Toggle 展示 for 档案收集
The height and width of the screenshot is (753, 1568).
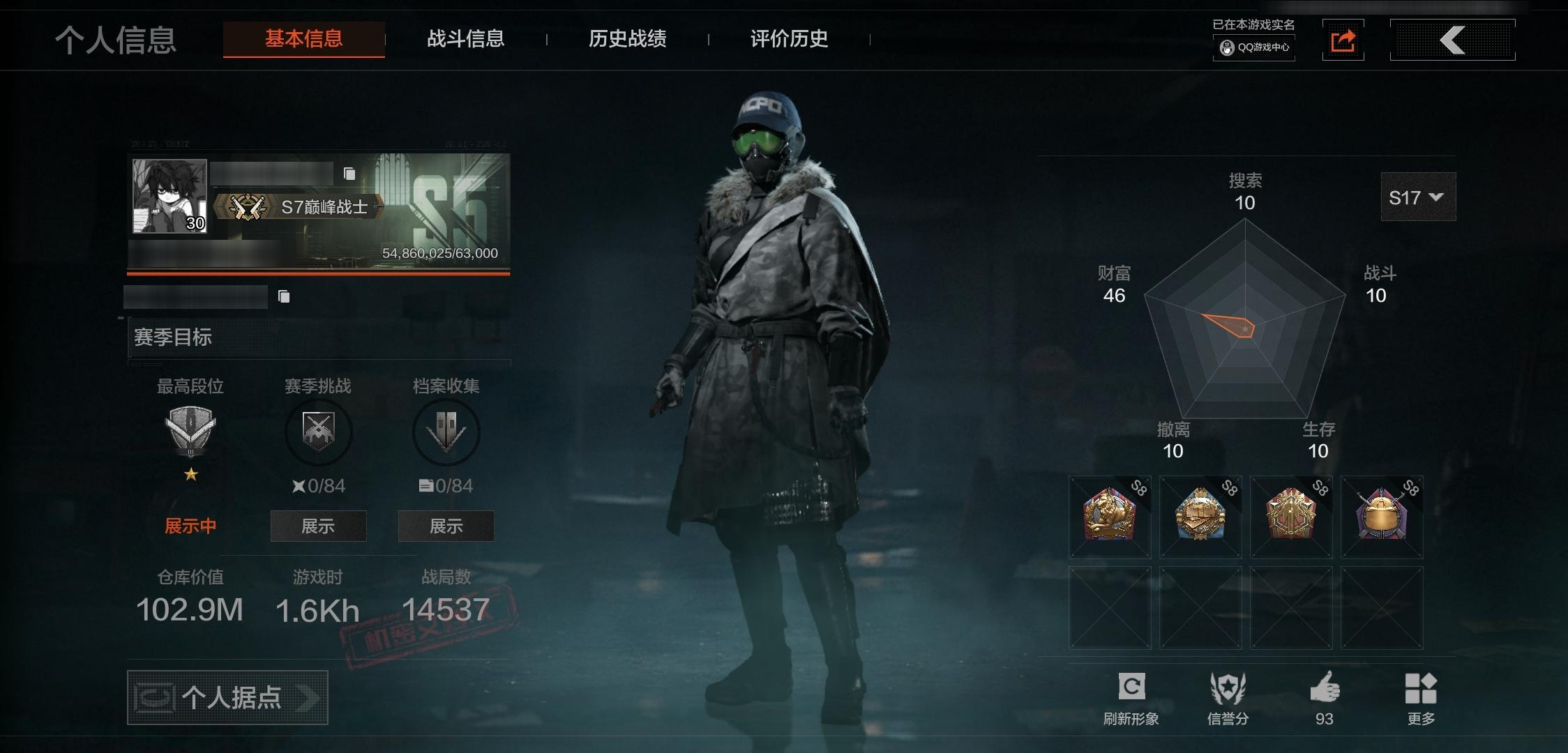[446, 526]
